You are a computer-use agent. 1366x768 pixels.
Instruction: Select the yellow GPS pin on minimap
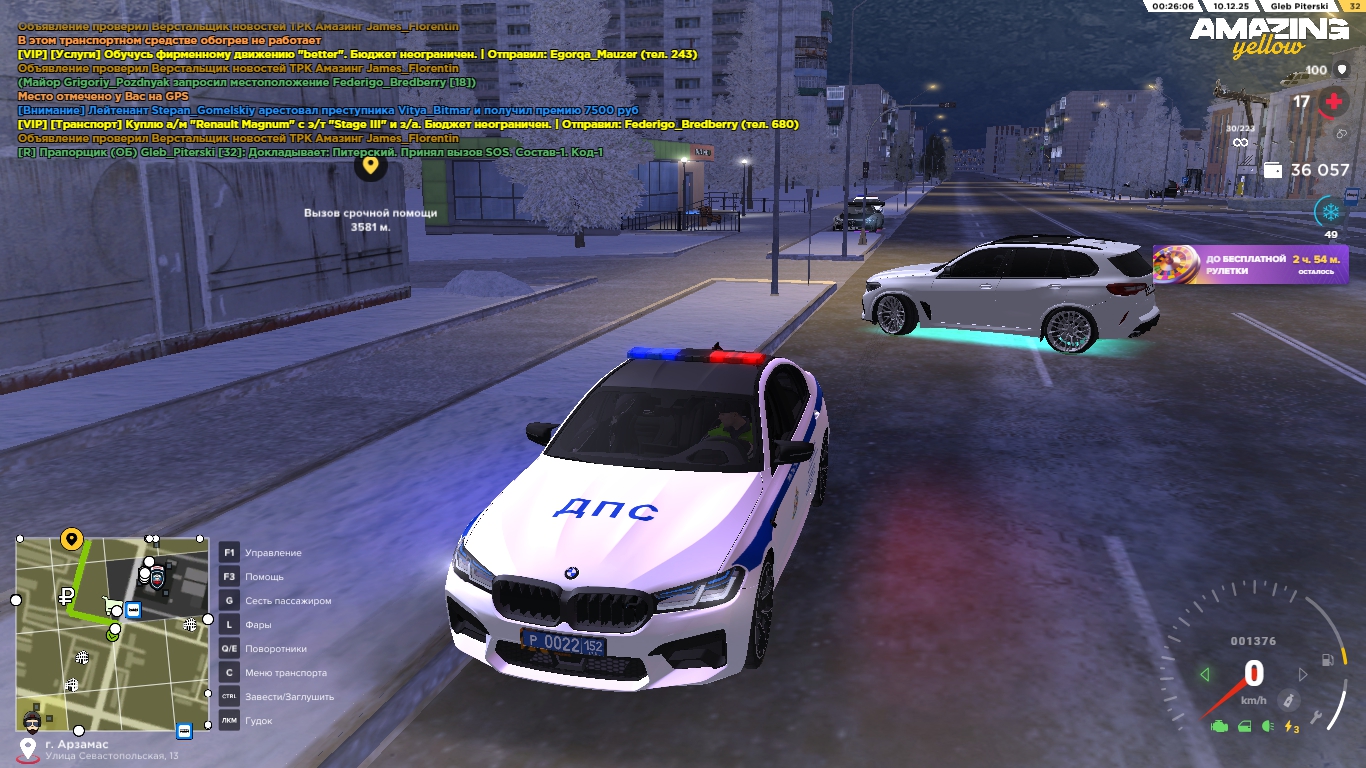71,540
